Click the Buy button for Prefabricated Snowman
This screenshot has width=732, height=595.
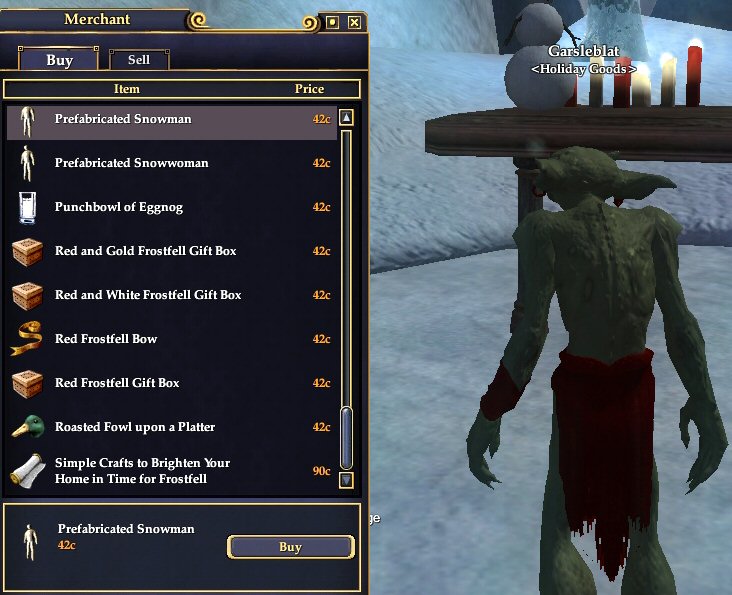[x=290, y=547]
